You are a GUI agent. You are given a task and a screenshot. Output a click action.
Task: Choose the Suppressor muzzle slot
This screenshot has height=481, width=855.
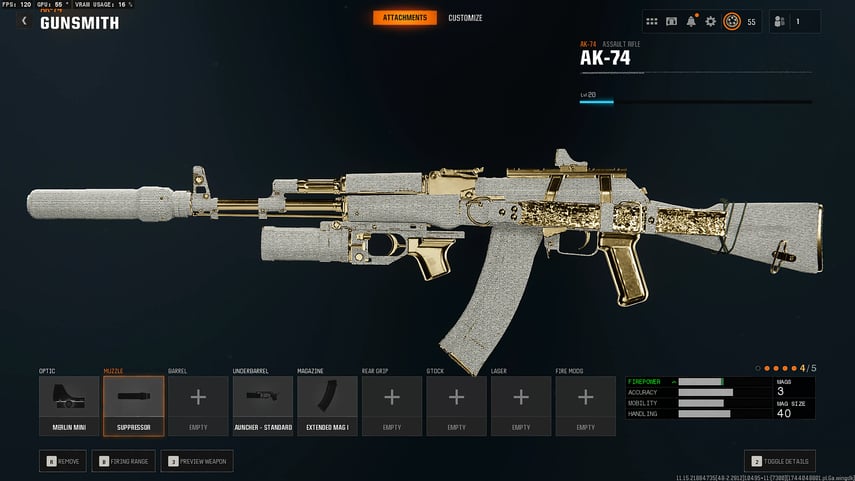(133, 404)
